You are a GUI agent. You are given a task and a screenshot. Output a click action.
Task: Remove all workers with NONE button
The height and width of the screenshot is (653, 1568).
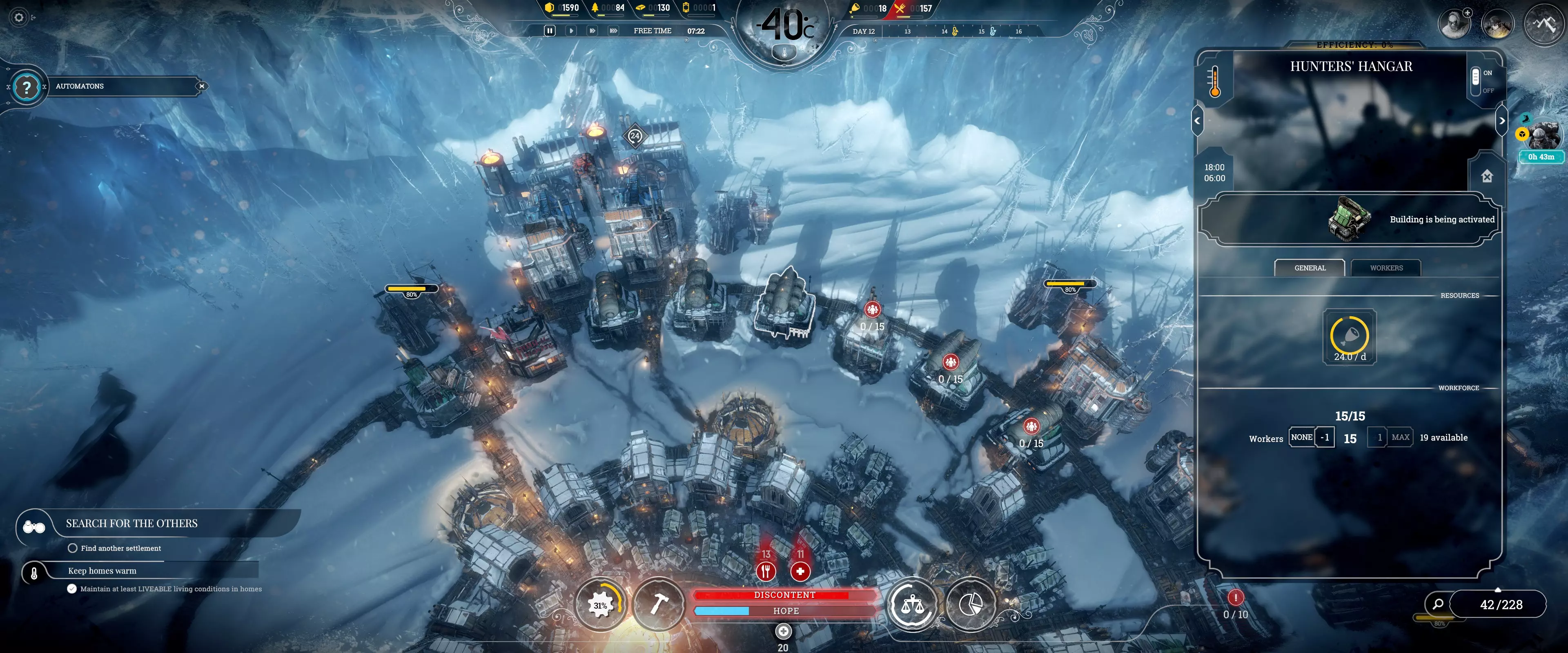pyautogui.click(x=1301, y=437)
